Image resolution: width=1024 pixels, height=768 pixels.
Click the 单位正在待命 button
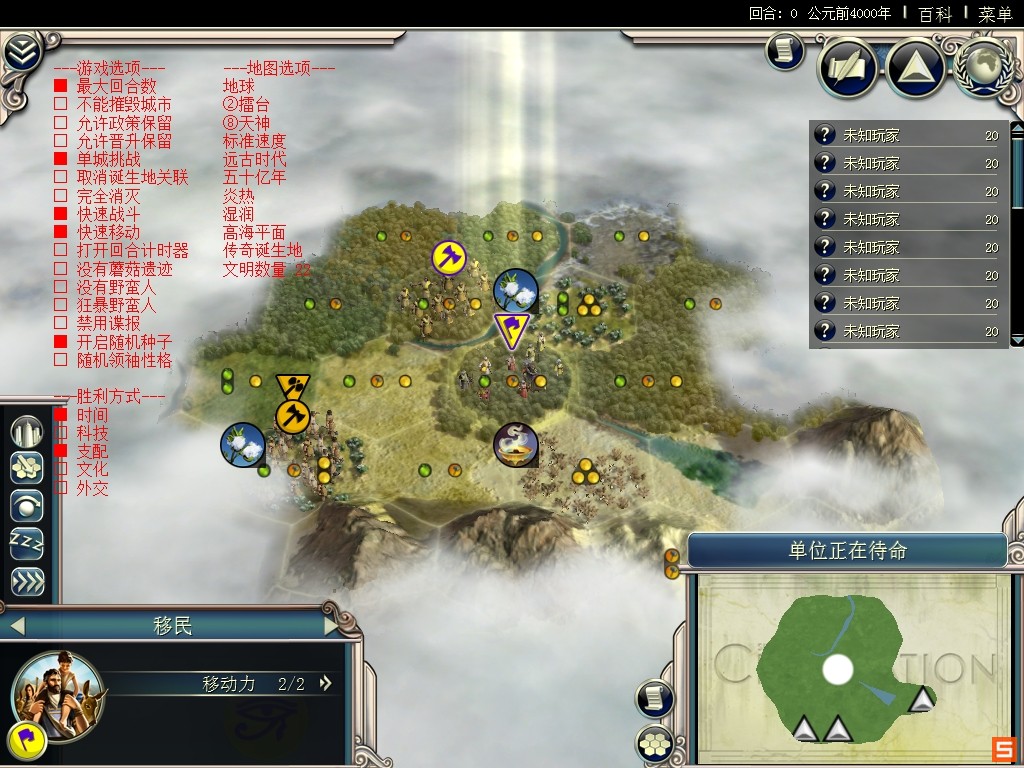tap(847, 551)
